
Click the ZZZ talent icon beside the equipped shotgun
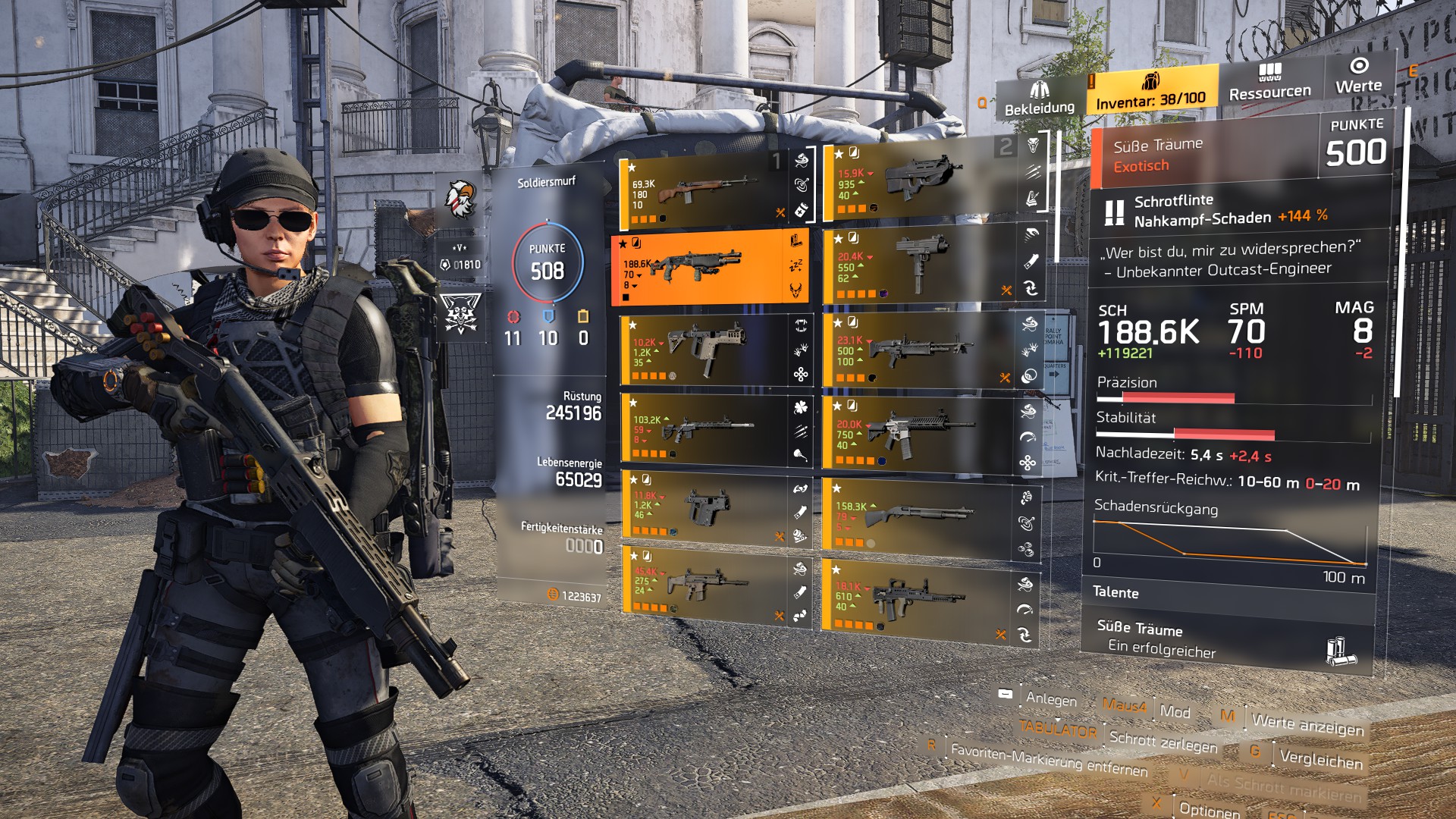click(x=795, y=265)
